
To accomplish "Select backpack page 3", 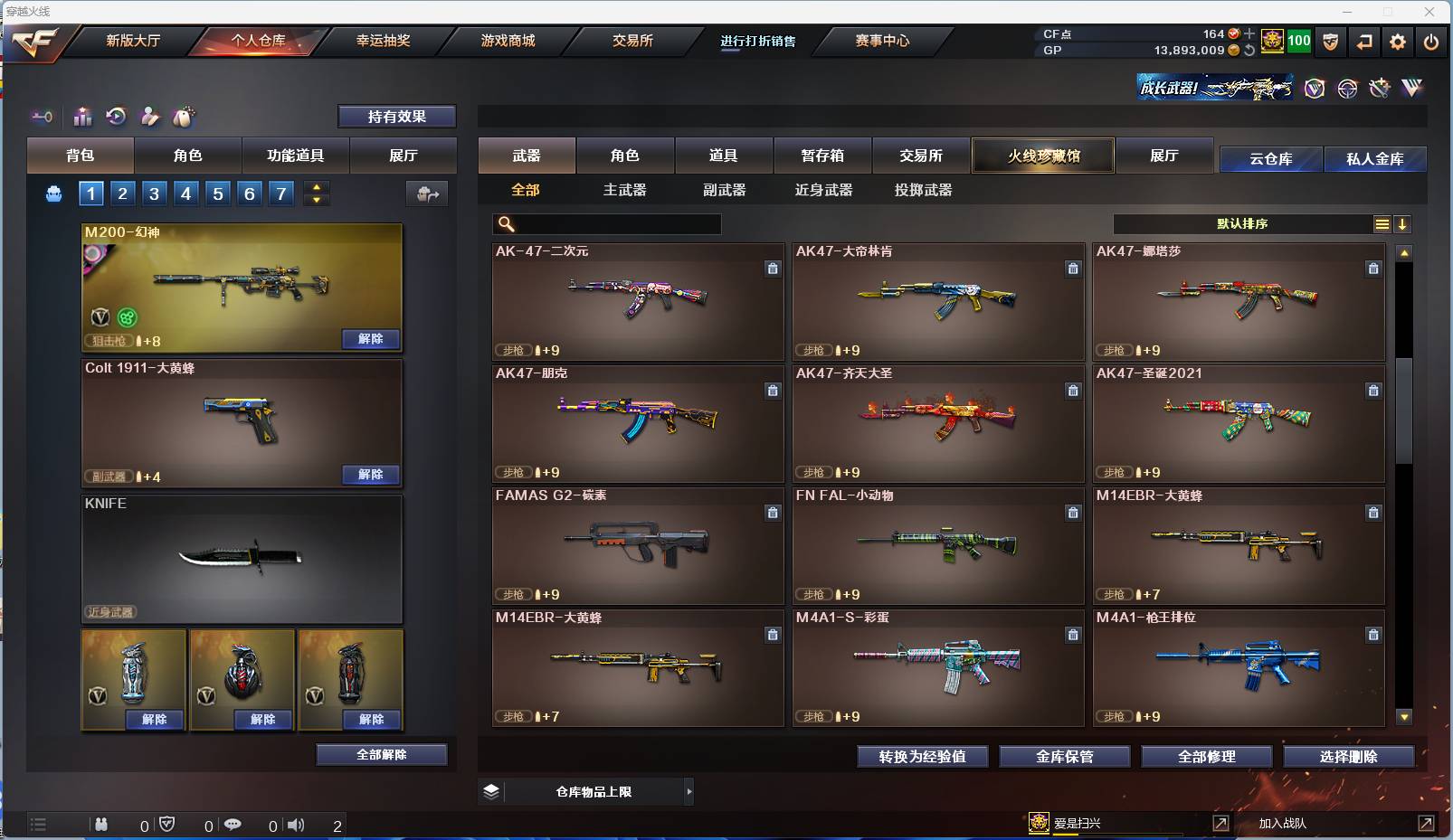I will 154,193.
